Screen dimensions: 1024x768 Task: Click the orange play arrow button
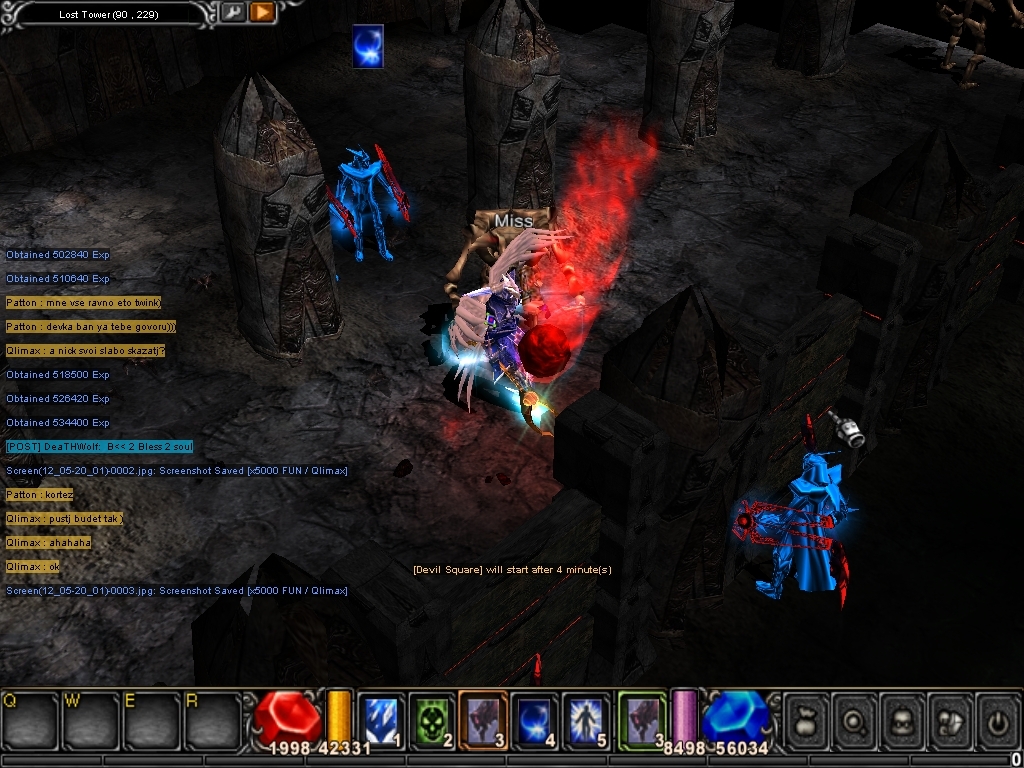point(262,13)
